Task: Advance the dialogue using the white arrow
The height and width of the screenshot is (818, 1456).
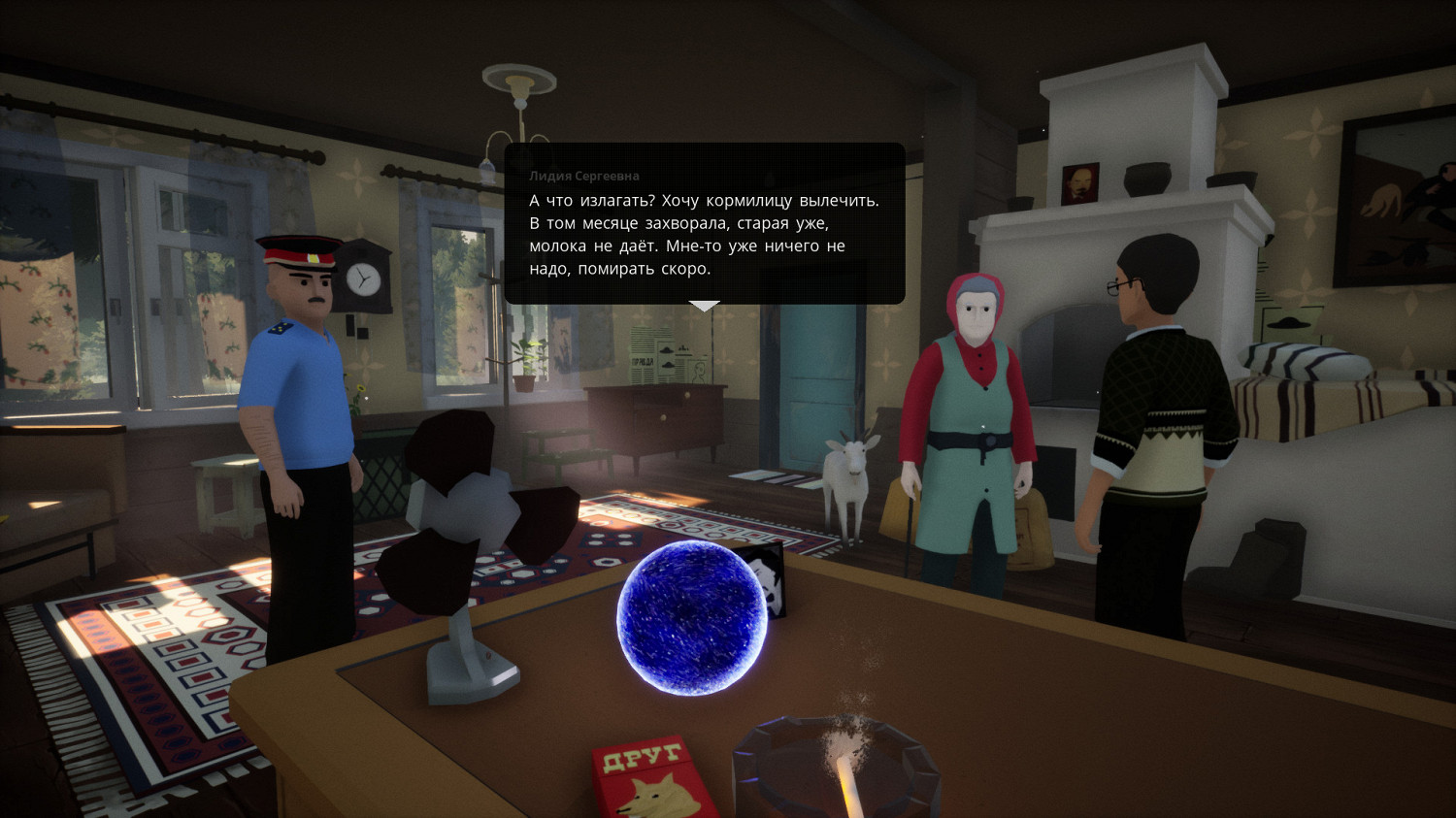Action: coord(704,306)
